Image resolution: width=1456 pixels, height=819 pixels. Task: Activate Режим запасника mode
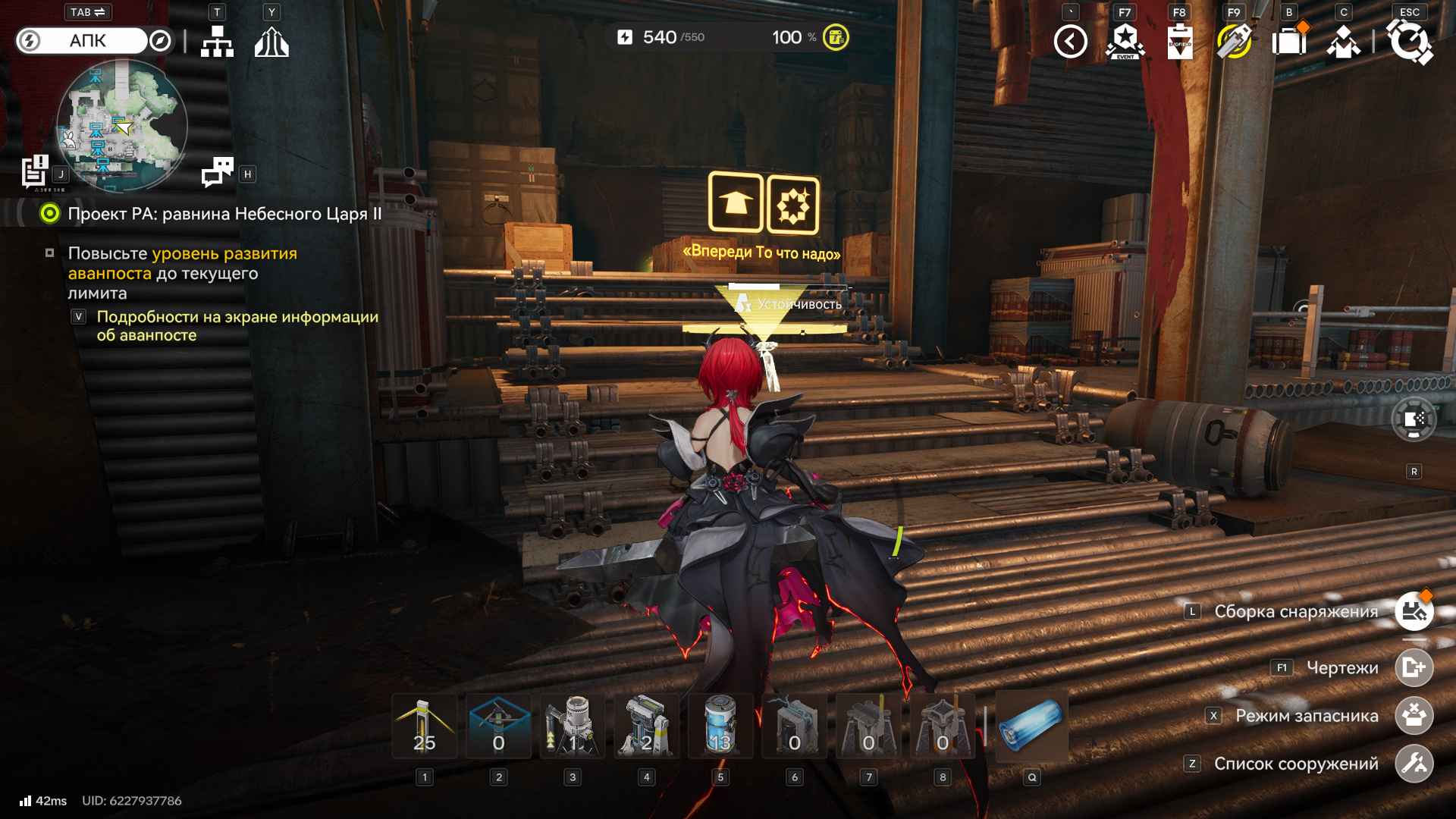(x=1414, y=716)
